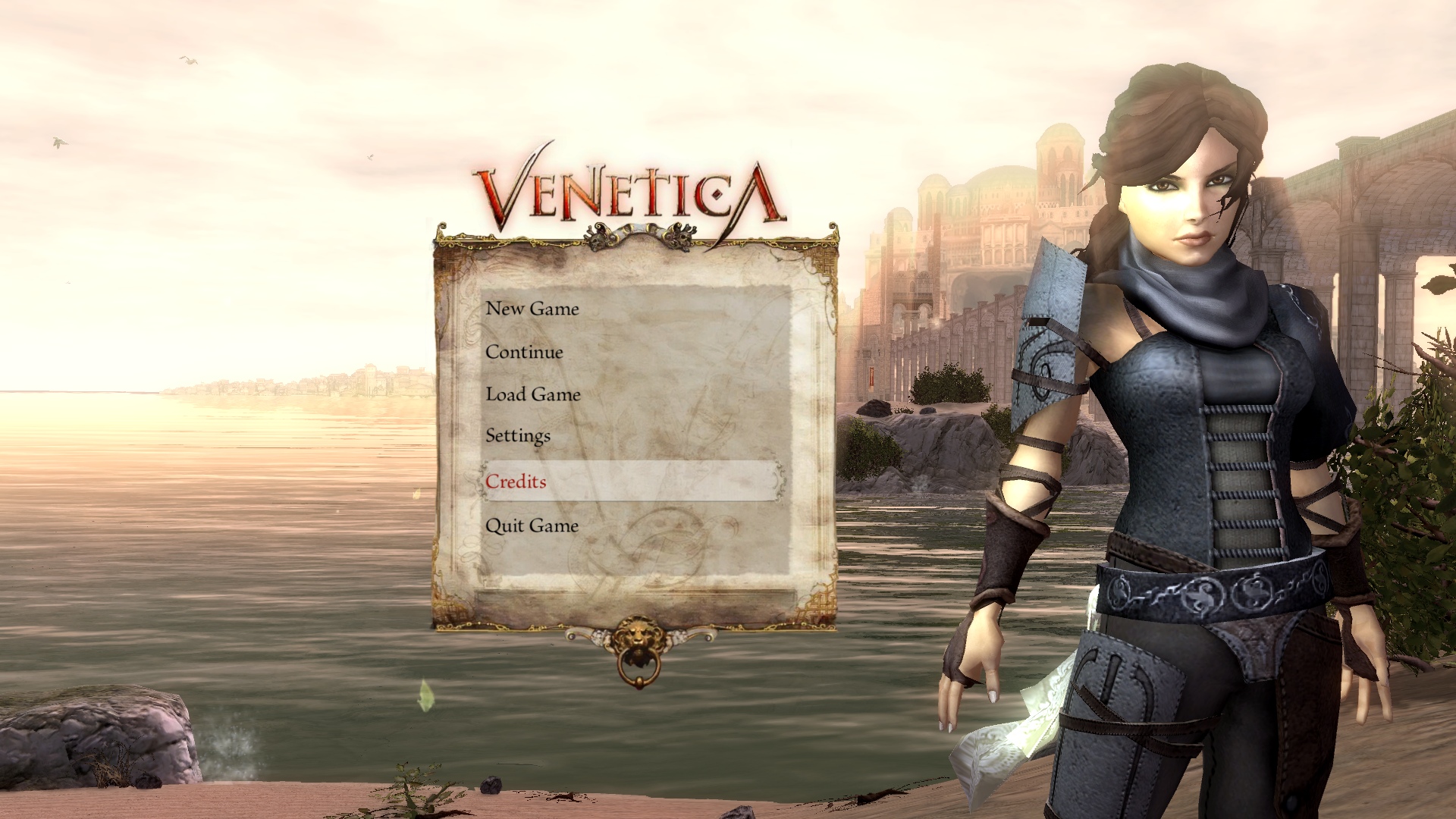1456x819 pixels.
Task: Open the Settings menu
Action: (518, 436)
